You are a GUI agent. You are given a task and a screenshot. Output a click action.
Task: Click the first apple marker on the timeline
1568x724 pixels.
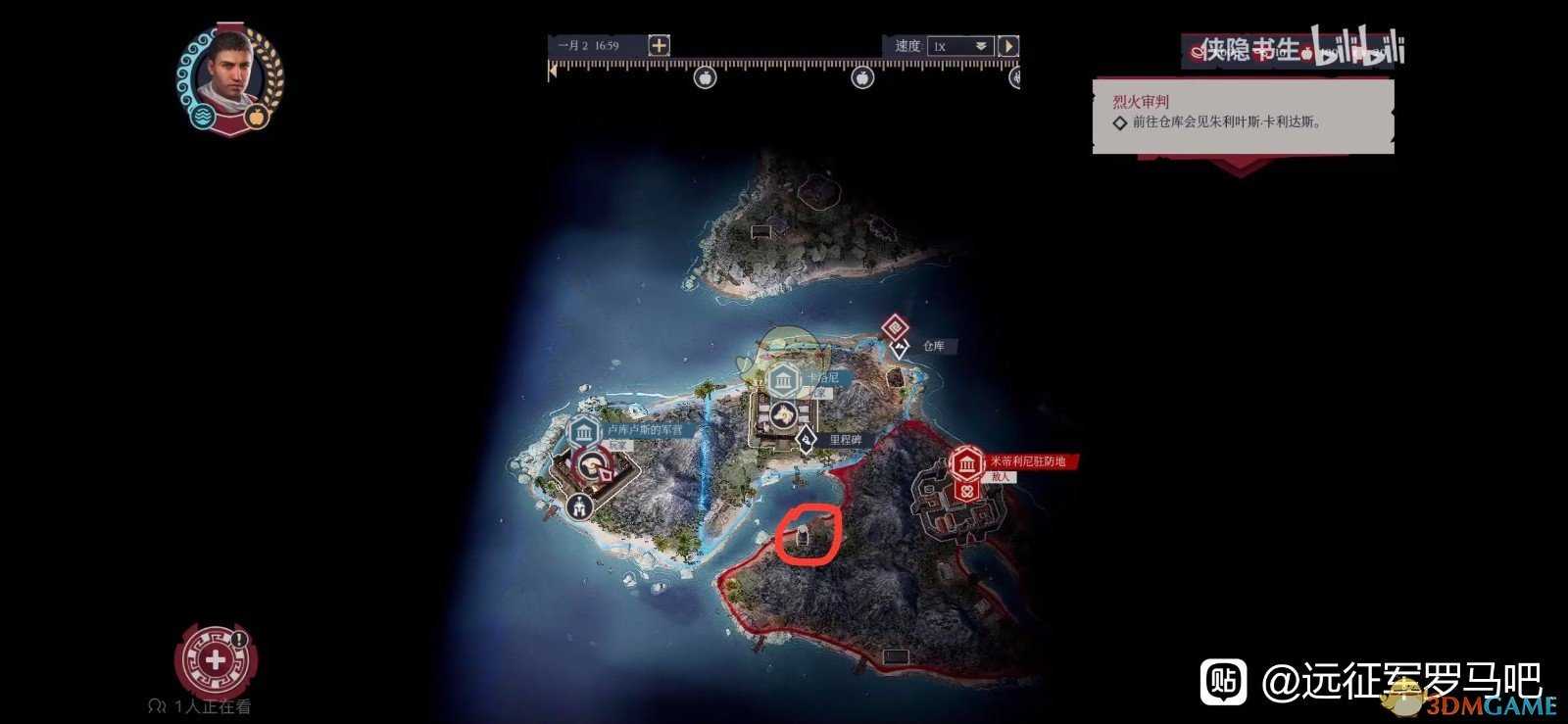pos(704,77)
